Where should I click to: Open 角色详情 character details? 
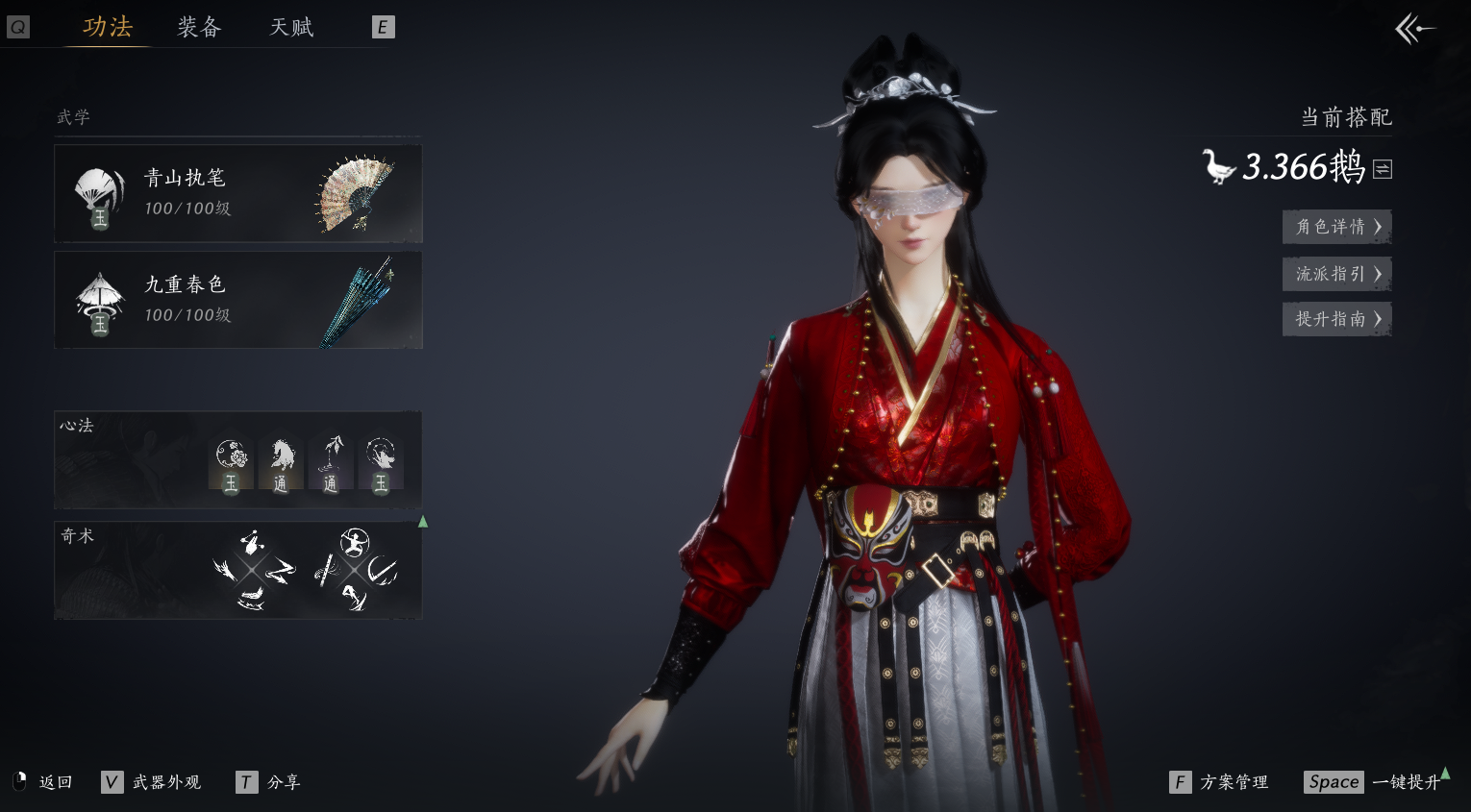click(1336, 227)
